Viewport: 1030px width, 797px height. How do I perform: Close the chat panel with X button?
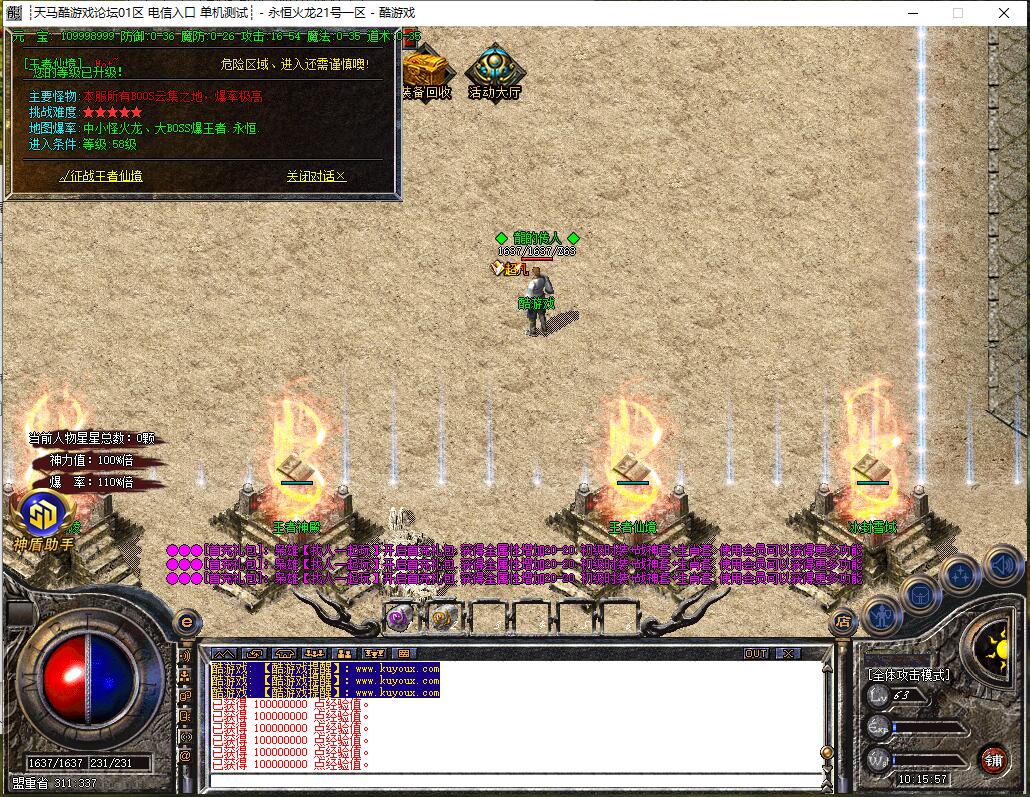[787, 653]
